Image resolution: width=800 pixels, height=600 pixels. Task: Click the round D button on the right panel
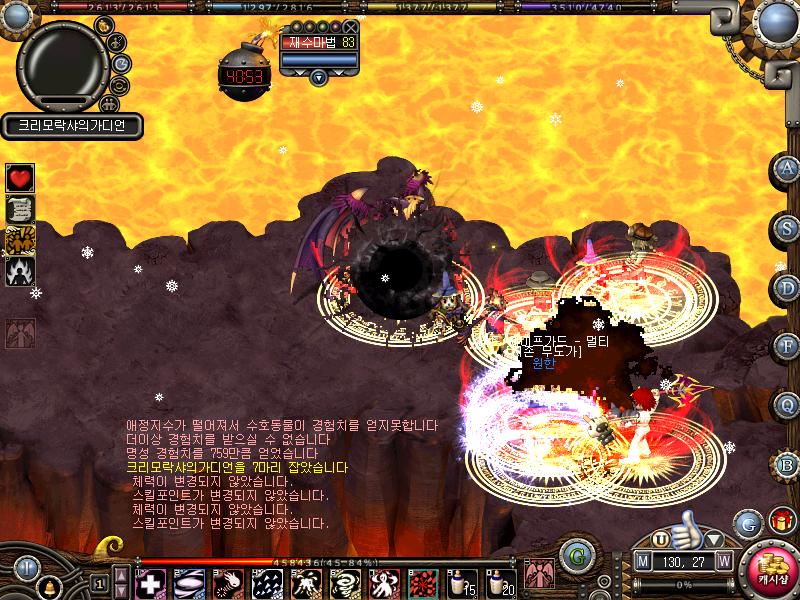click(788, 288)
